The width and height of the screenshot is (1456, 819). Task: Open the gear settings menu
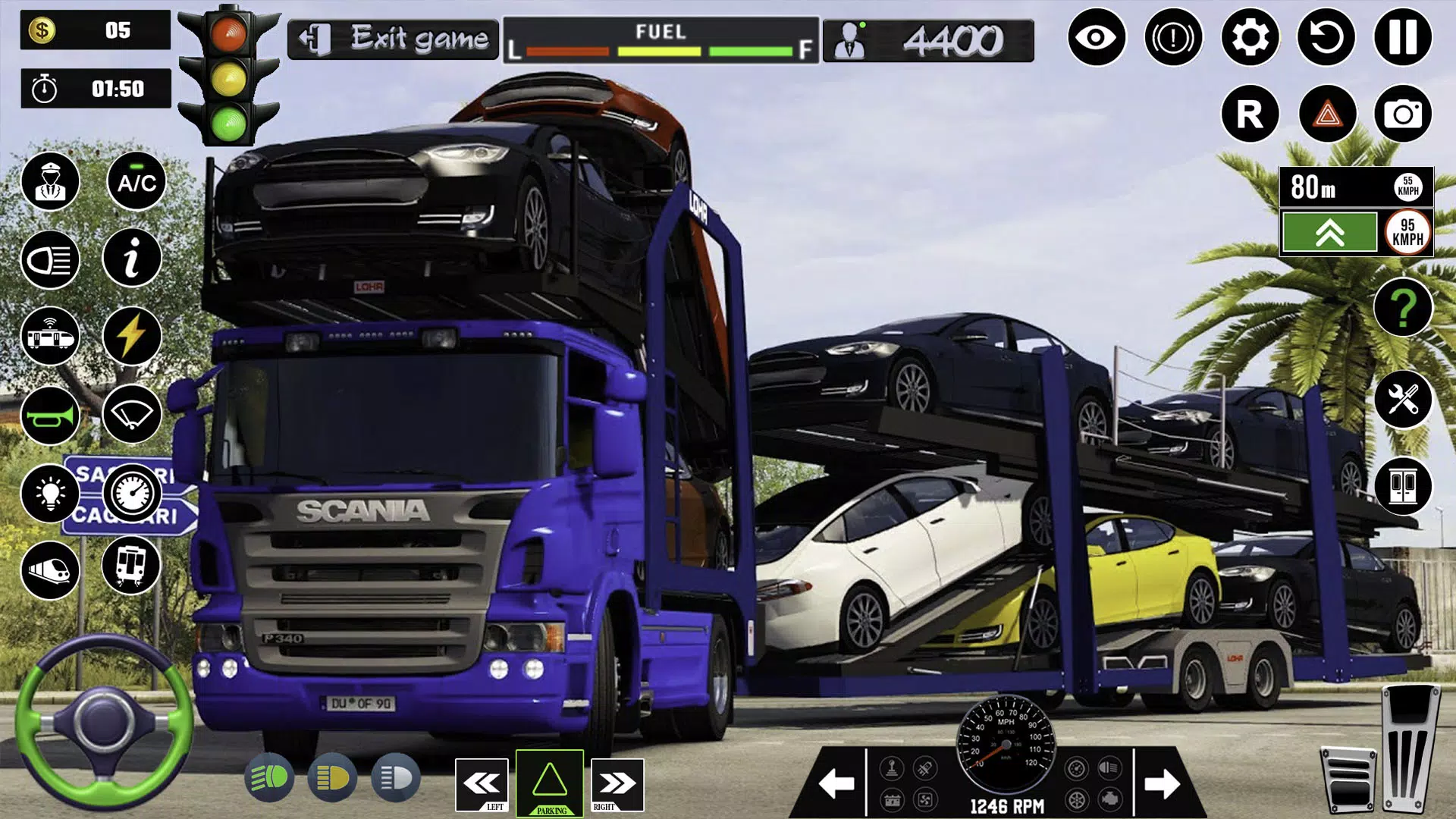(x=1250, y=37)
